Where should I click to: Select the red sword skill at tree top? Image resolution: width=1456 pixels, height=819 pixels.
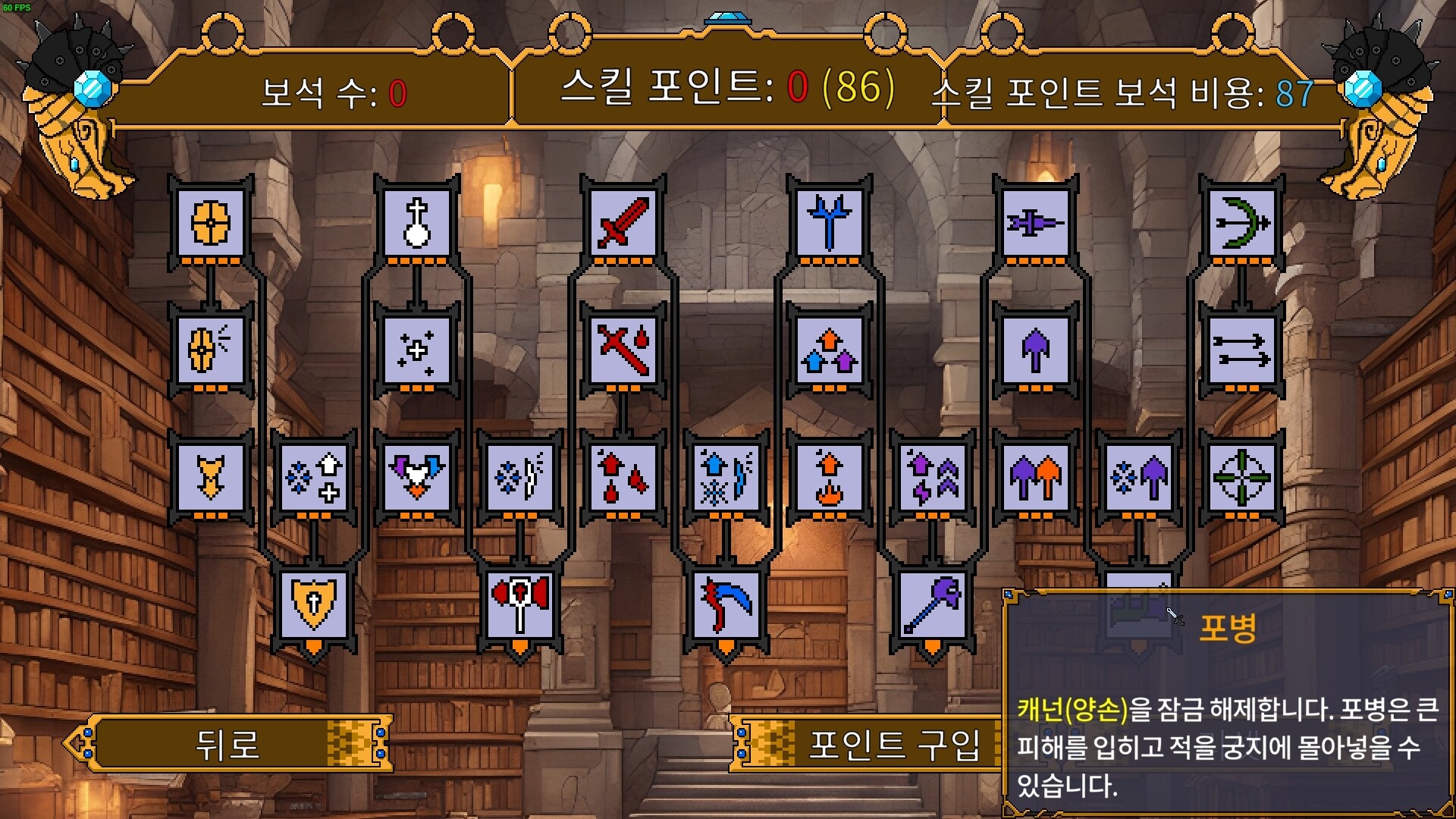[x=623, y=224]
